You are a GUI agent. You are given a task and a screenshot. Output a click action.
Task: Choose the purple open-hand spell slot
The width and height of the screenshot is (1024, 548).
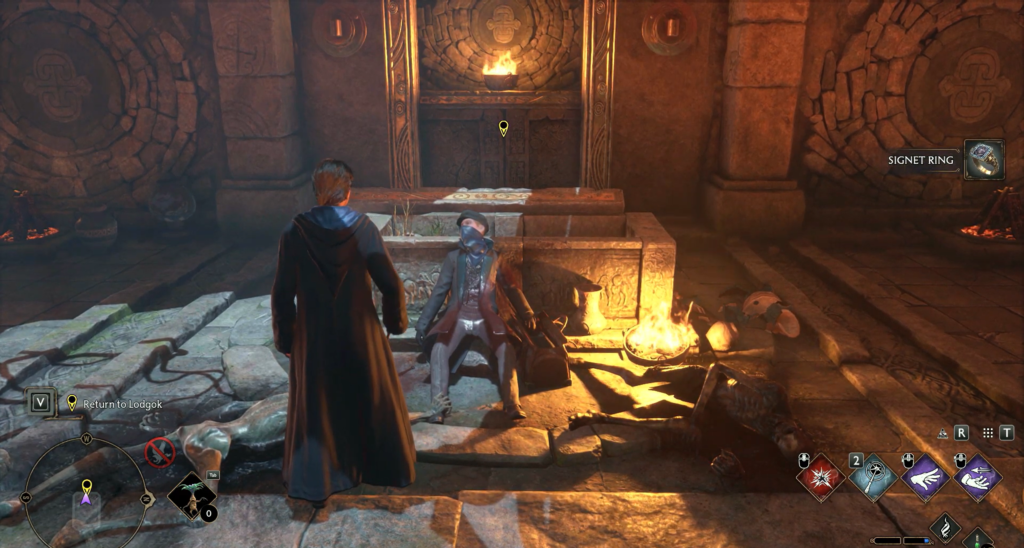click(925, 475)
